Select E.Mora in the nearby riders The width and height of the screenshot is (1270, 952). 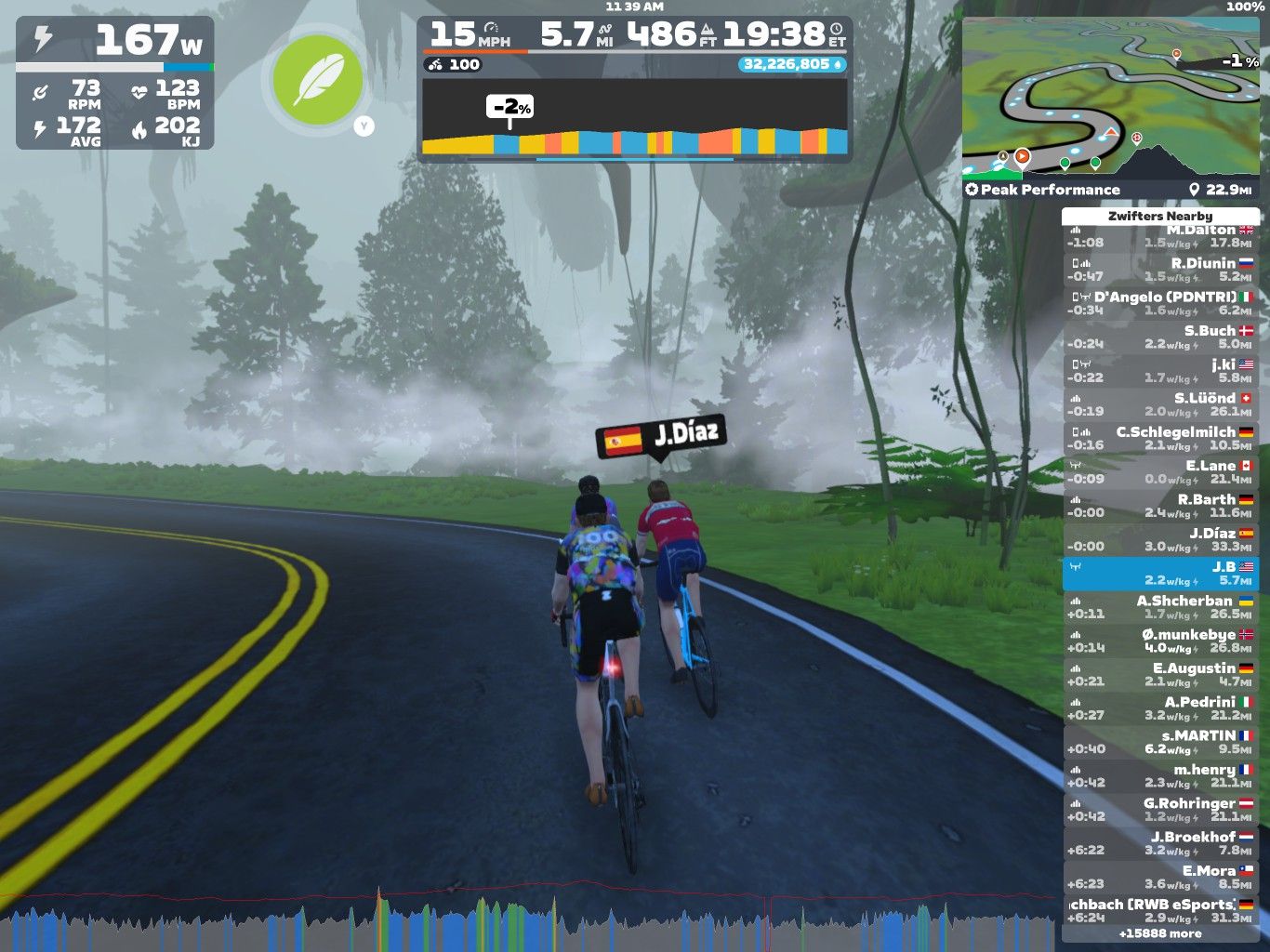point(1160,877)
